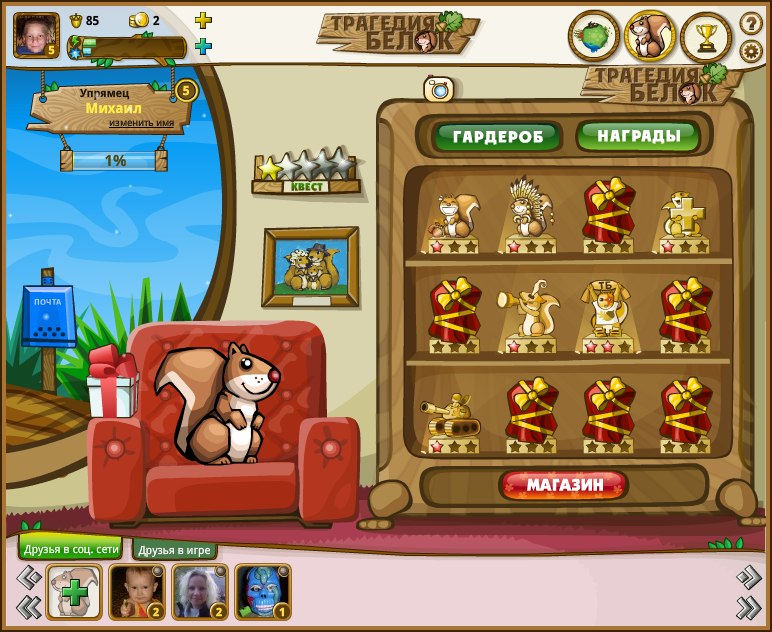Open the Гардероб wardrobe tab

[x=496, y=137]
